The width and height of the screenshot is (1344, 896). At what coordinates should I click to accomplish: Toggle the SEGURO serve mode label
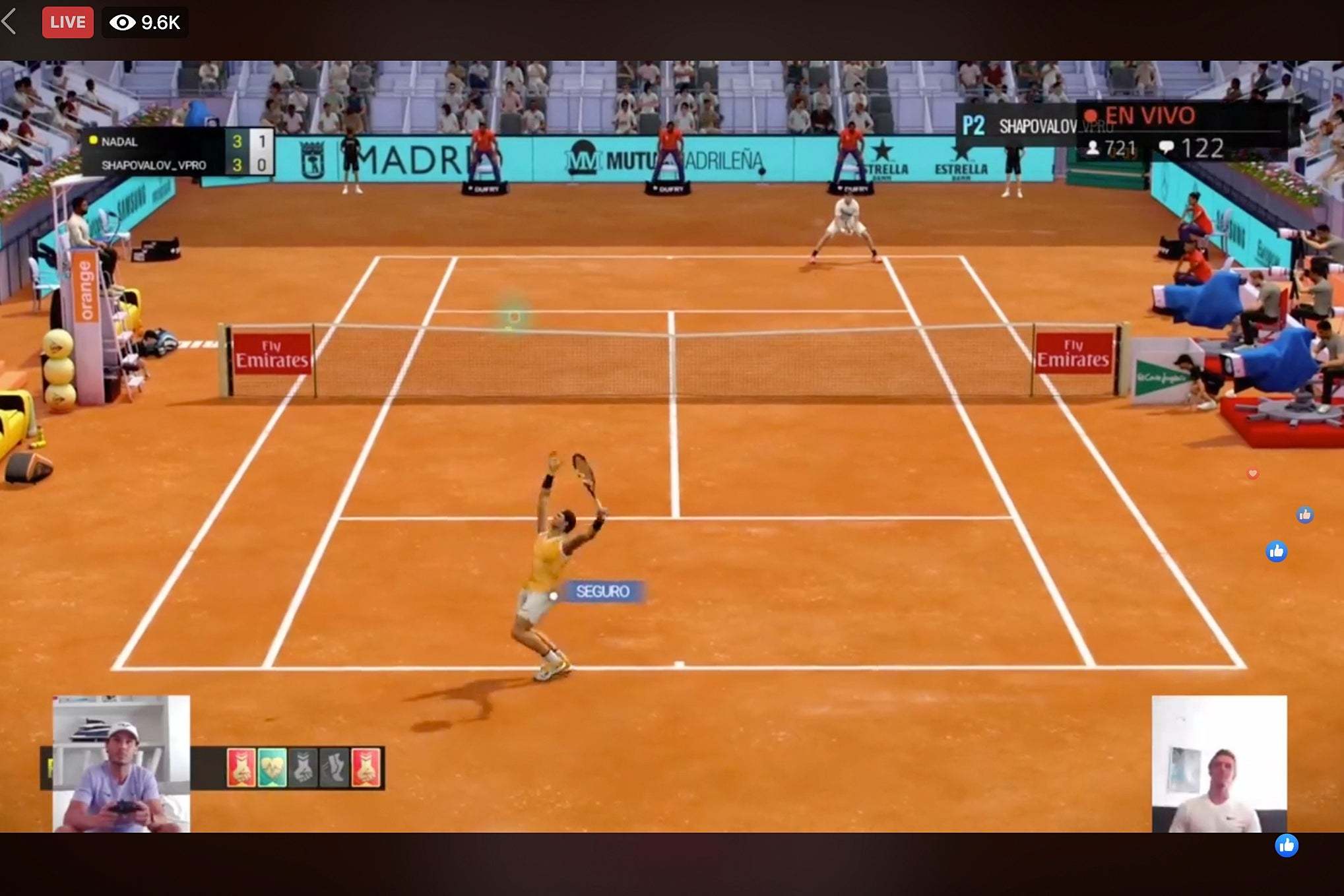pos(602,591)
